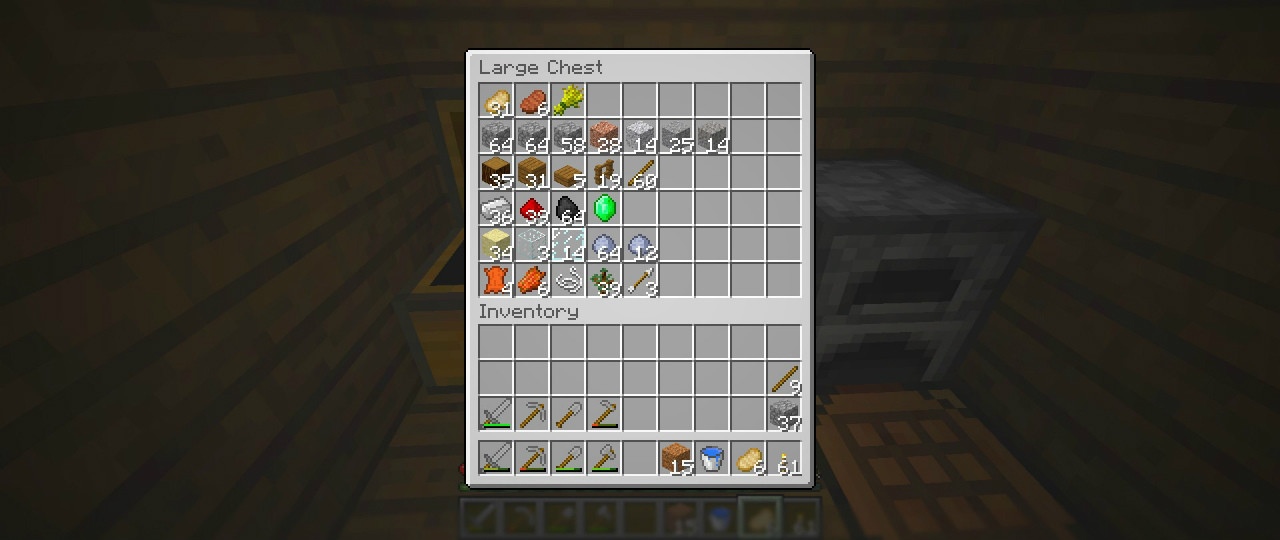The height and width of the screenshot is (540, 1280).
Task: Select the dirt block stack in the hotbar
Action: click(x=676, y=458)
